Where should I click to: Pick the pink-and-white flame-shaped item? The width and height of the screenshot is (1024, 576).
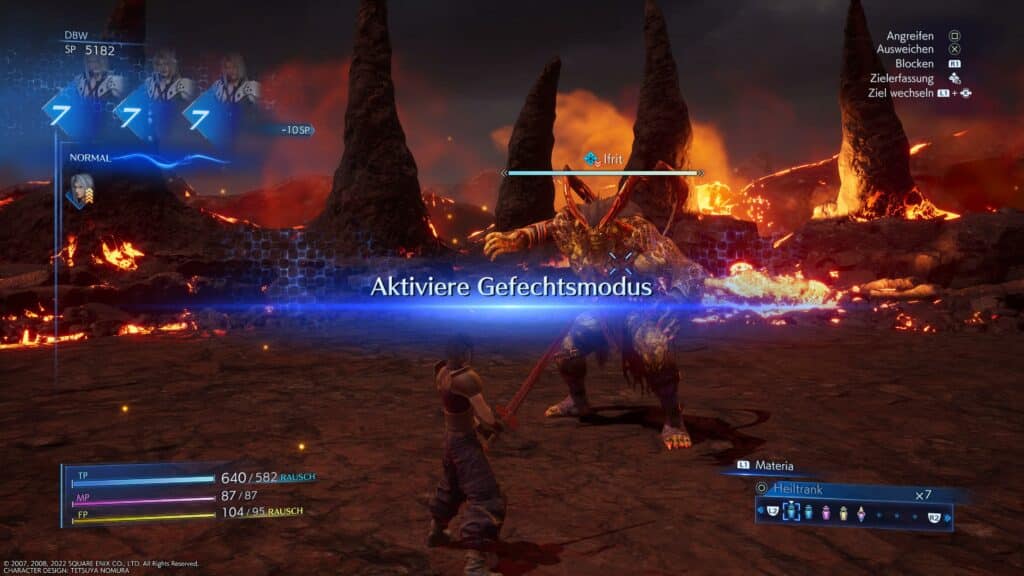click(860, 513)
